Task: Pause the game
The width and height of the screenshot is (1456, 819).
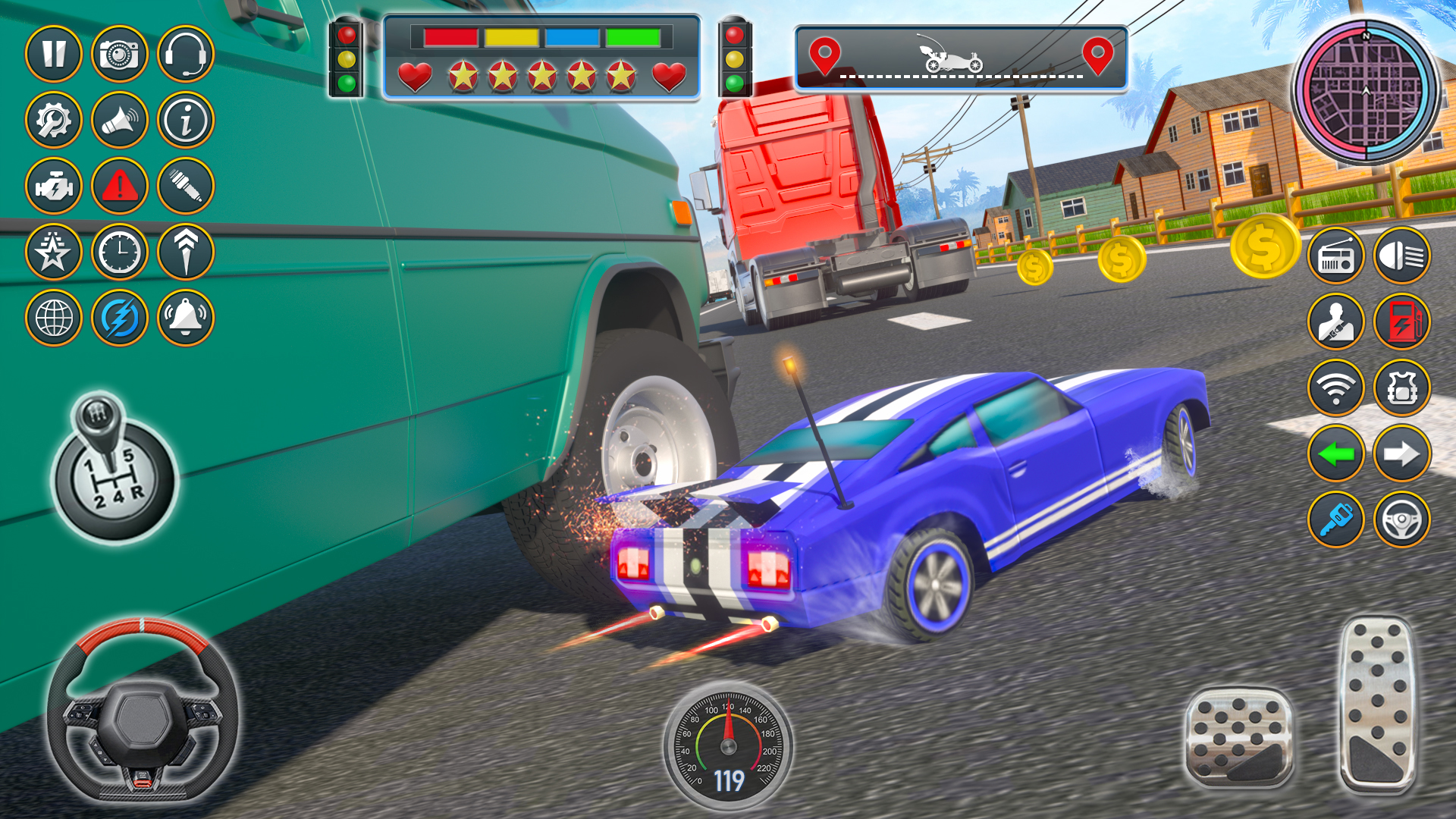Action: pyautogui.click(x=57, y=52)
